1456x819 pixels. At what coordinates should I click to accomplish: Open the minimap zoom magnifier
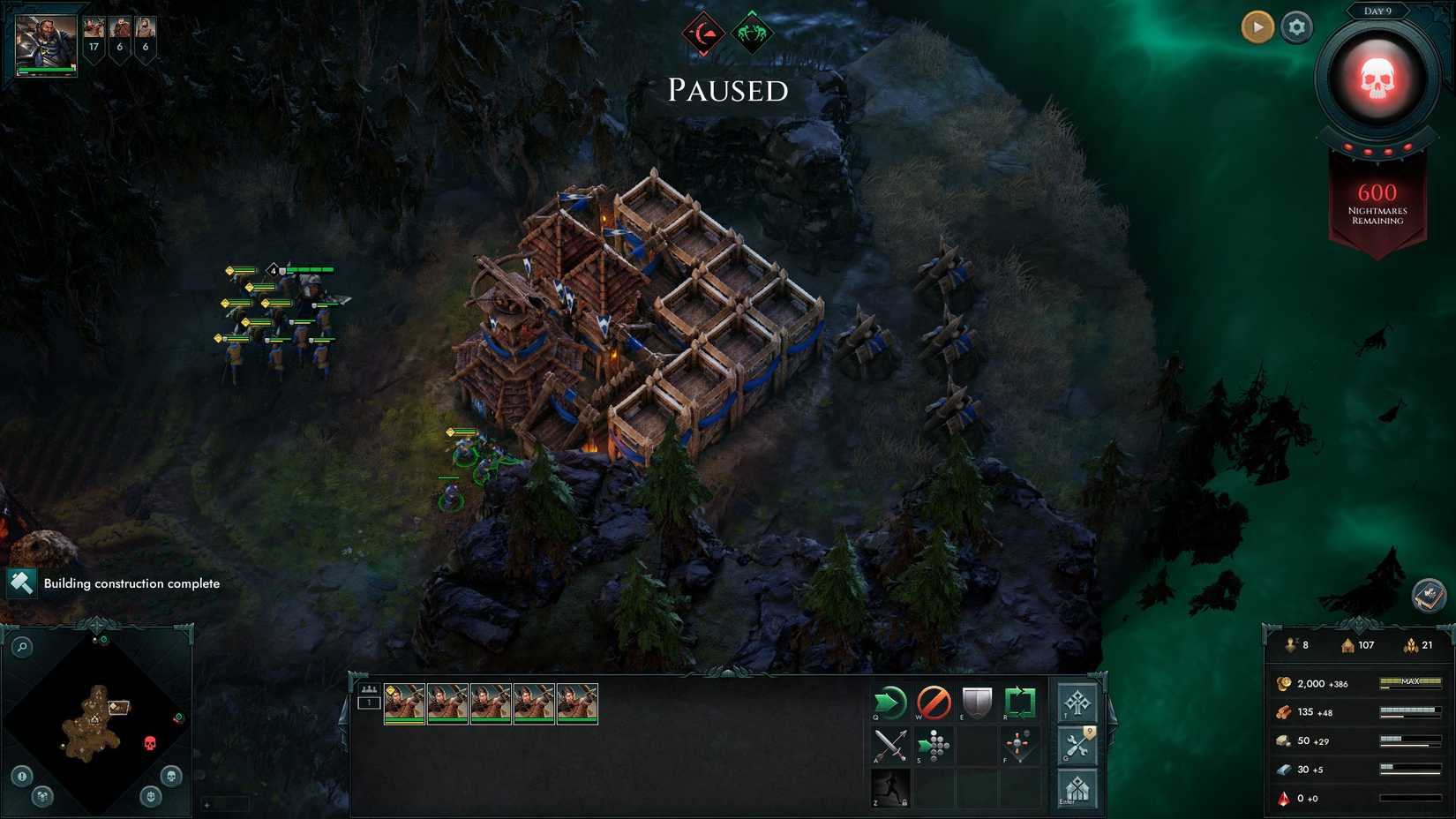[x=22, y=645]
